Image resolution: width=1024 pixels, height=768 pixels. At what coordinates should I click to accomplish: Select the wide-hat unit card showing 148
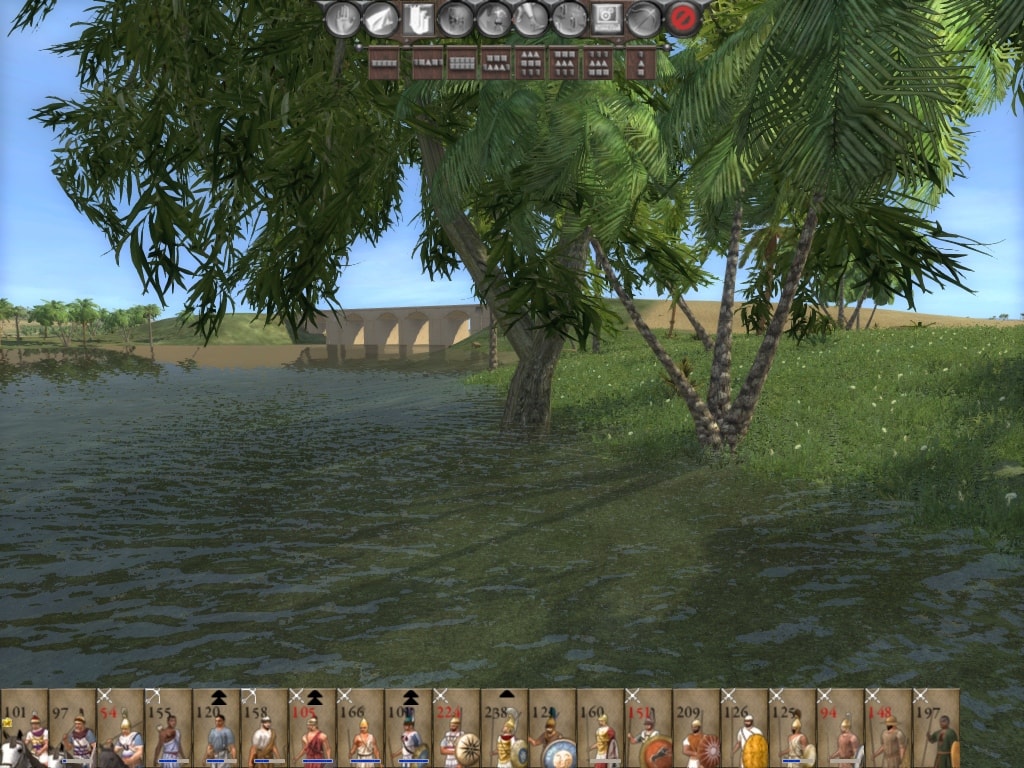point(888,729)
